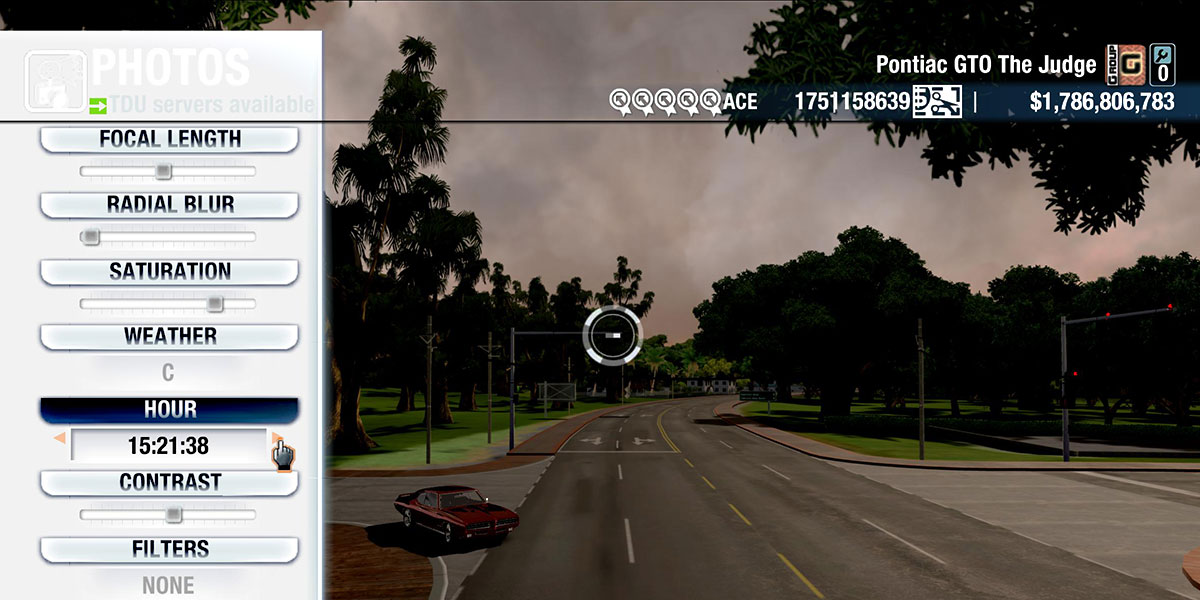Click the Saturation slider handle
The width and height of the screenshot is (1200, 600).
pos(214,303)
